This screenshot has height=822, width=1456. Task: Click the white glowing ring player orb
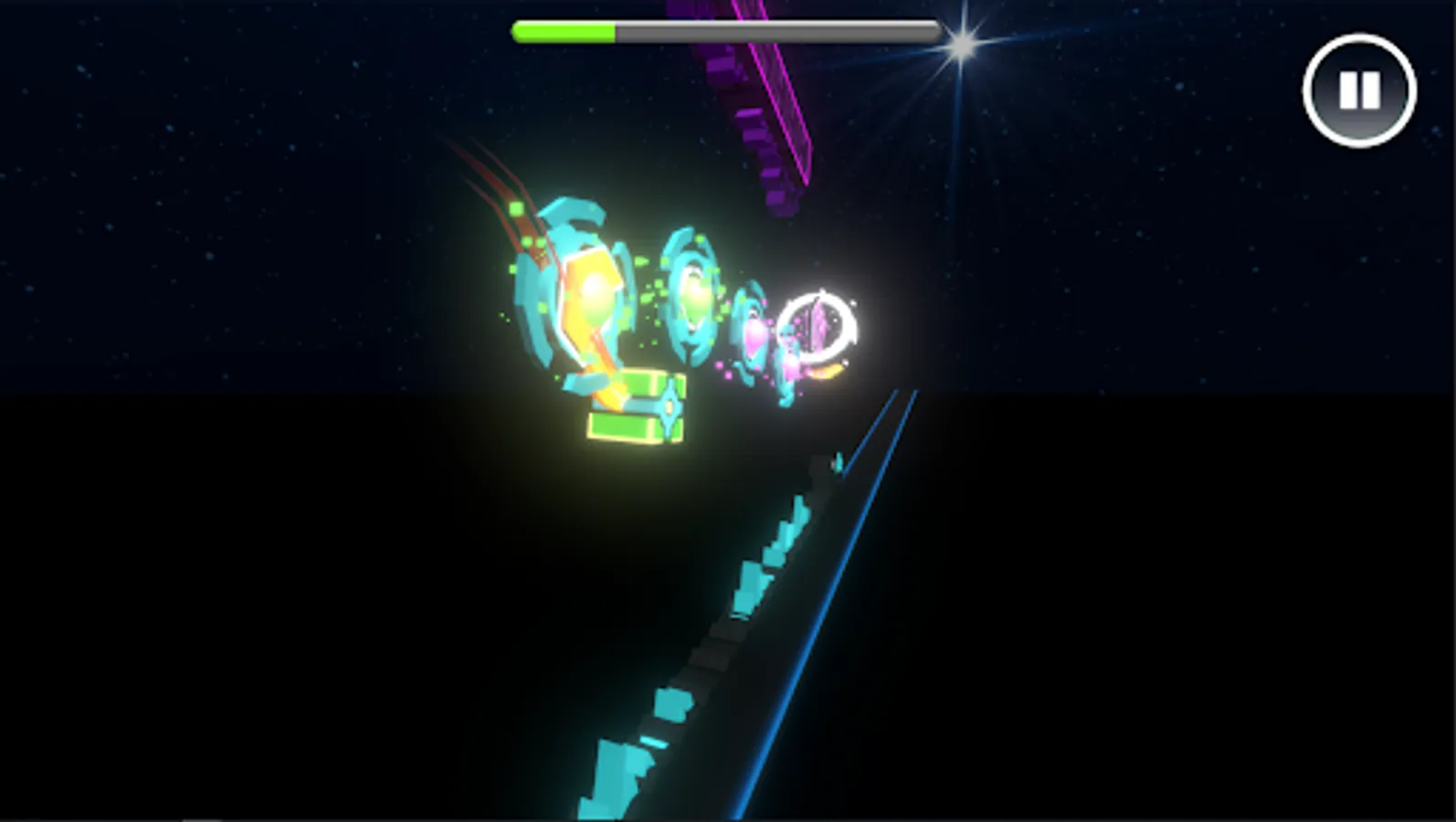point(818,326)
